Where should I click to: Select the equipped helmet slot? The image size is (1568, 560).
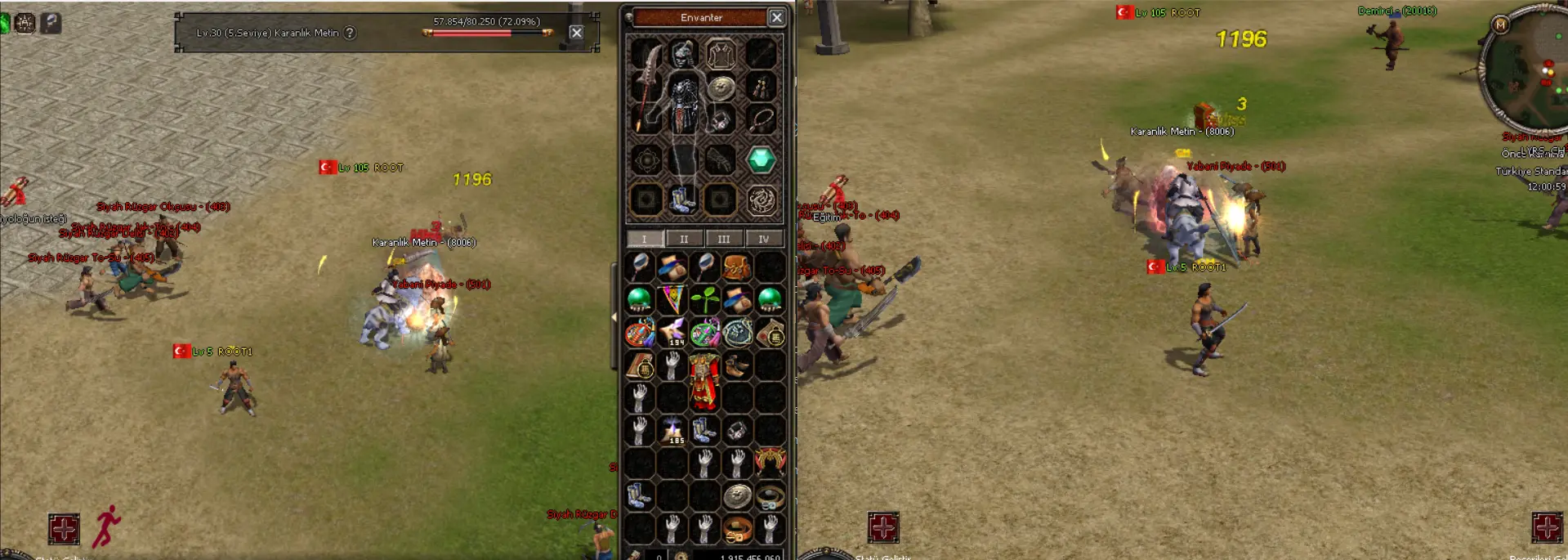pyautogui.click(x=683, y=55)
